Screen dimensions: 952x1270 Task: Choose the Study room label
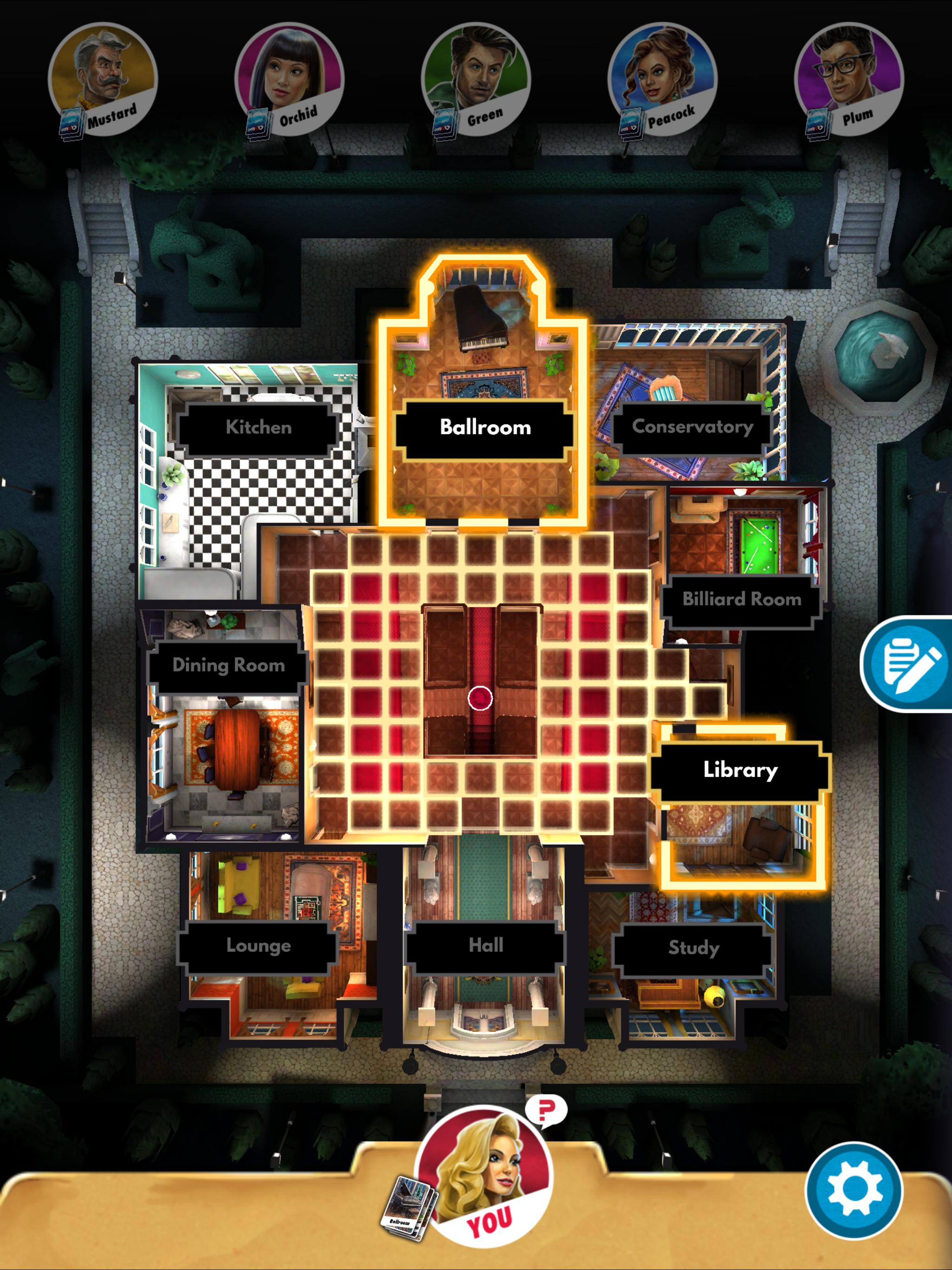(694, 947)
